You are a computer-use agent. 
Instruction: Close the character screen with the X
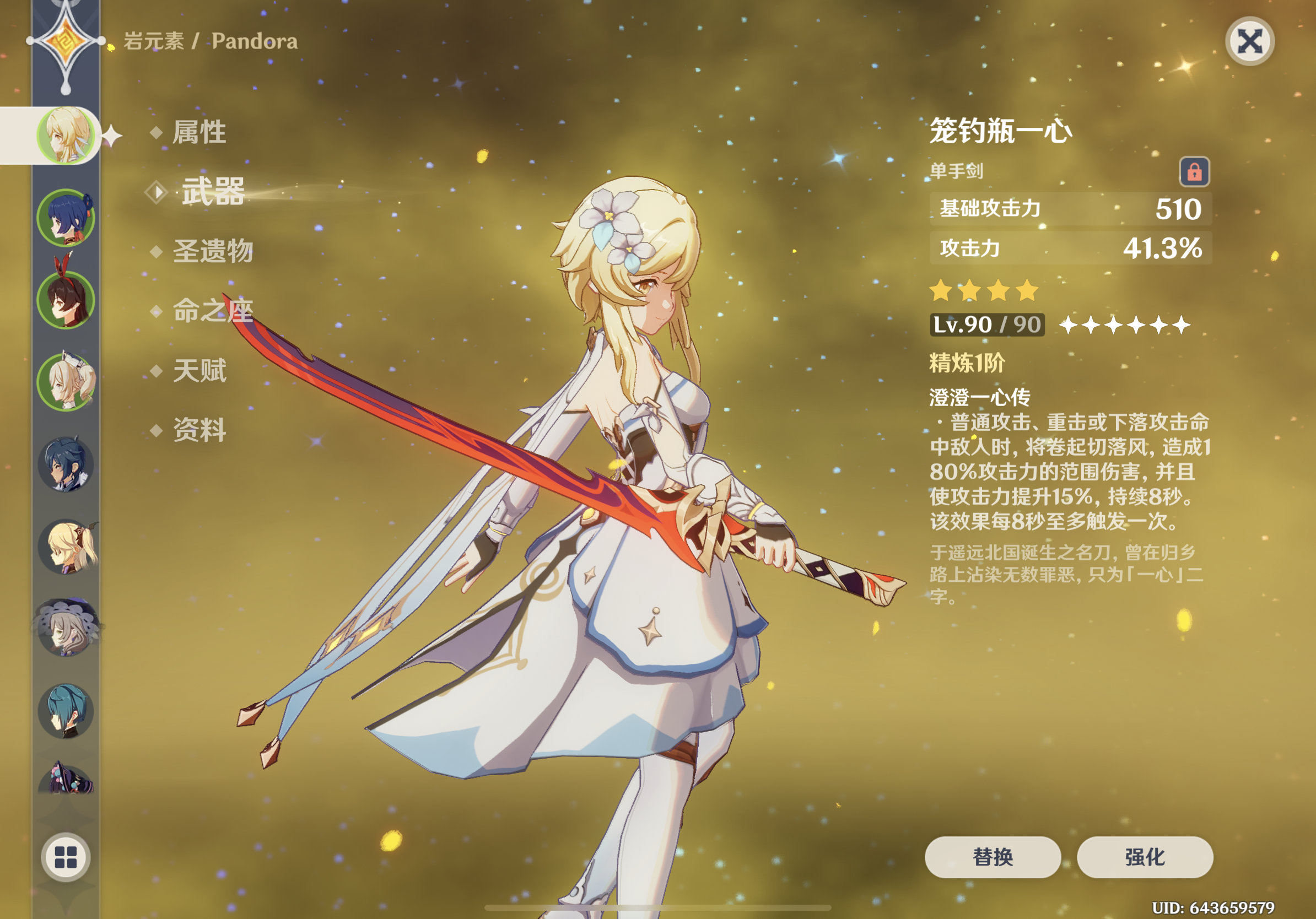1249,41
